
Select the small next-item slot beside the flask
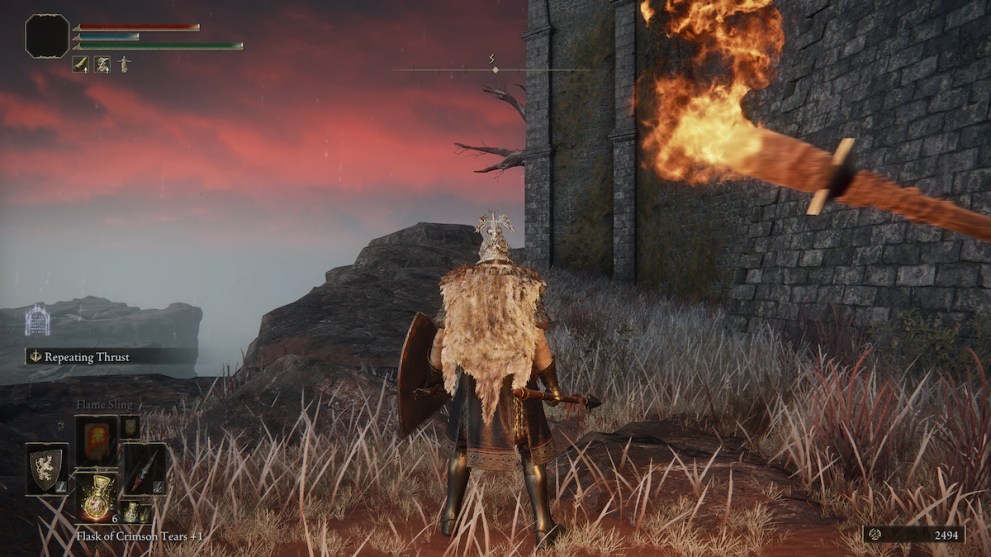tap(131, 513)
